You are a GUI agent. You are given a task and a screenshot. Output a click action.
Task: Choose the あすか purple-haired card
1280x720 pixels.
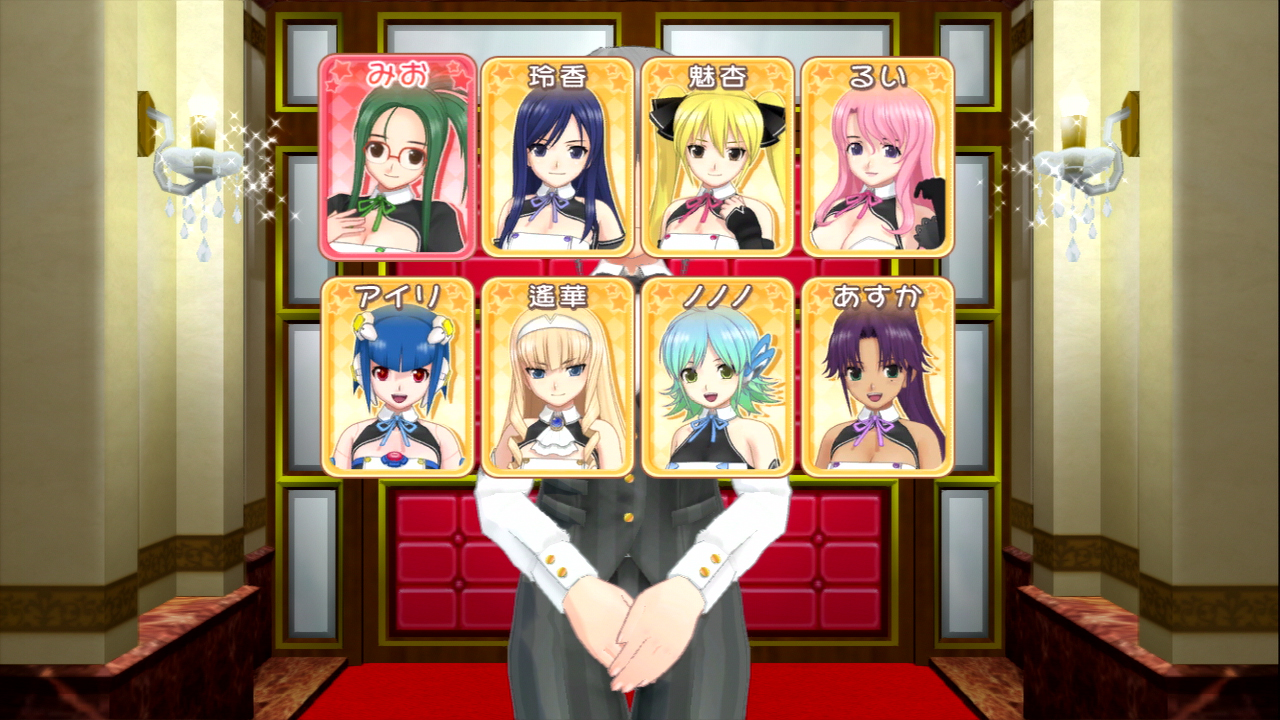(x=878, y=377)
